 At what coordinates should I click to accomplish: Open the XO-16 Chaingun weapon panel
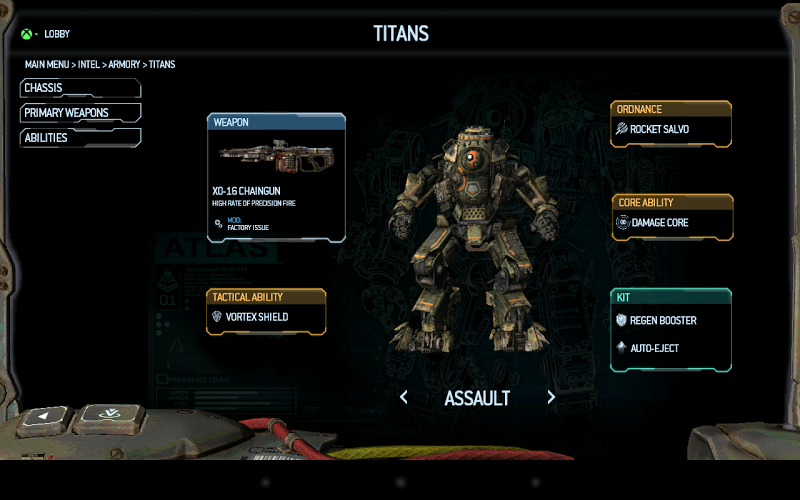pyautogui.click(x=276, y=177)
